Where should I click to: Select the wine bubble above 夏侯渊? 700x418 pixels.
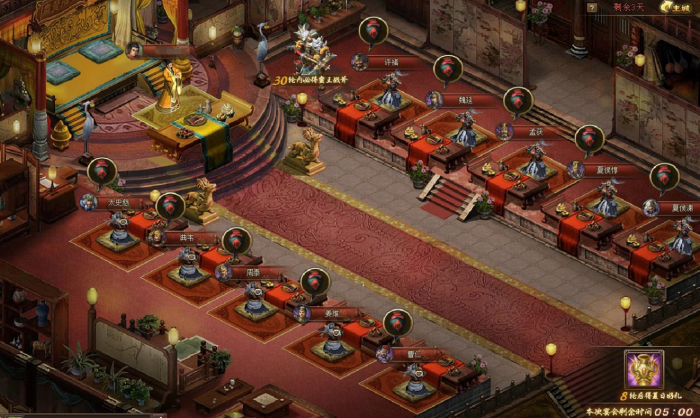click(x=664, y=177)
